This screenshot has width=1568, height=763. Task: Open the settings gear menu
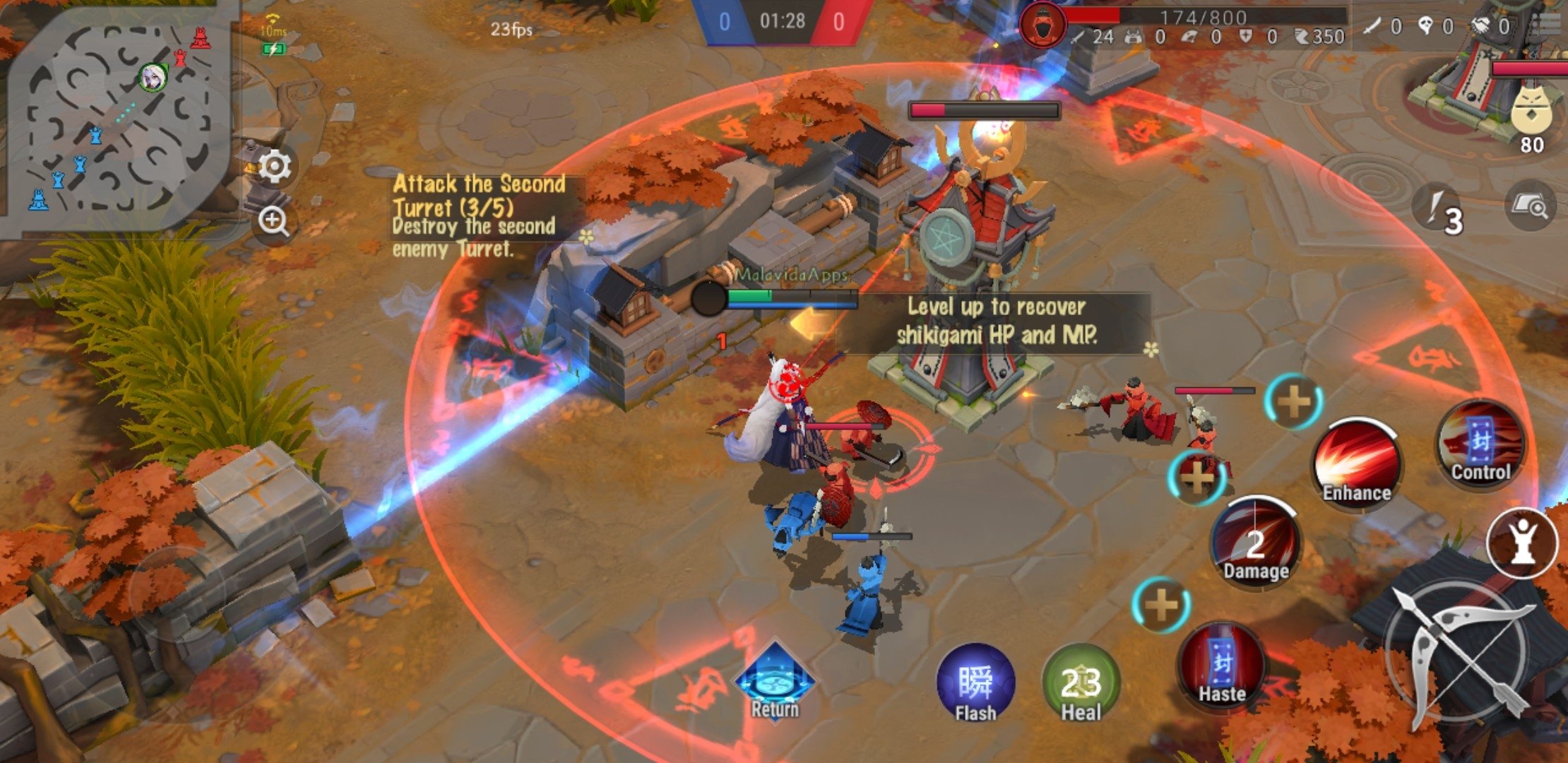click(274, 166)
